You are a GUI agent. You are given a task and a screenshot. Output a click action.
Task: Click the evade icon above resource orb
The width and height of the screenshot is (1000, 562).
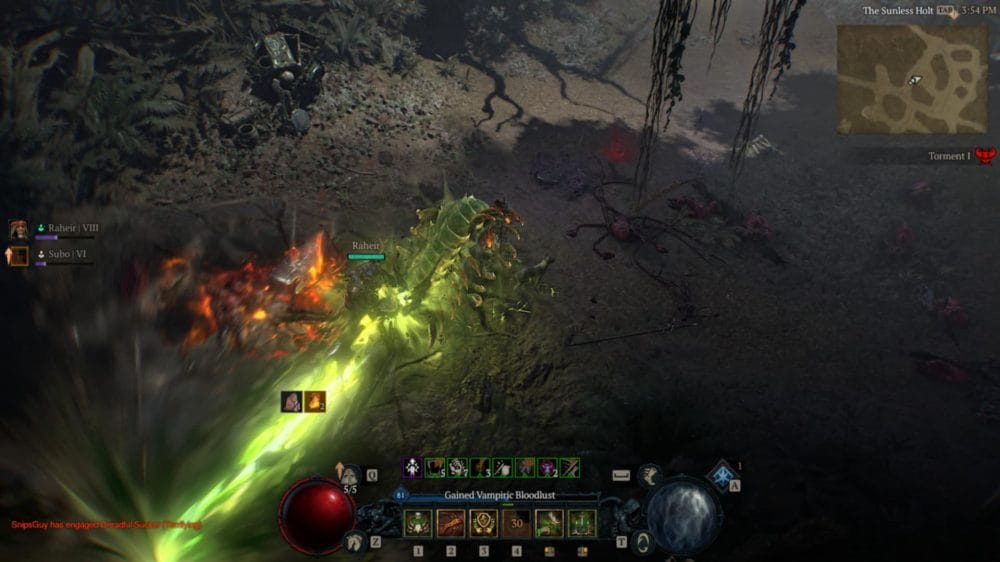(650, 474)
